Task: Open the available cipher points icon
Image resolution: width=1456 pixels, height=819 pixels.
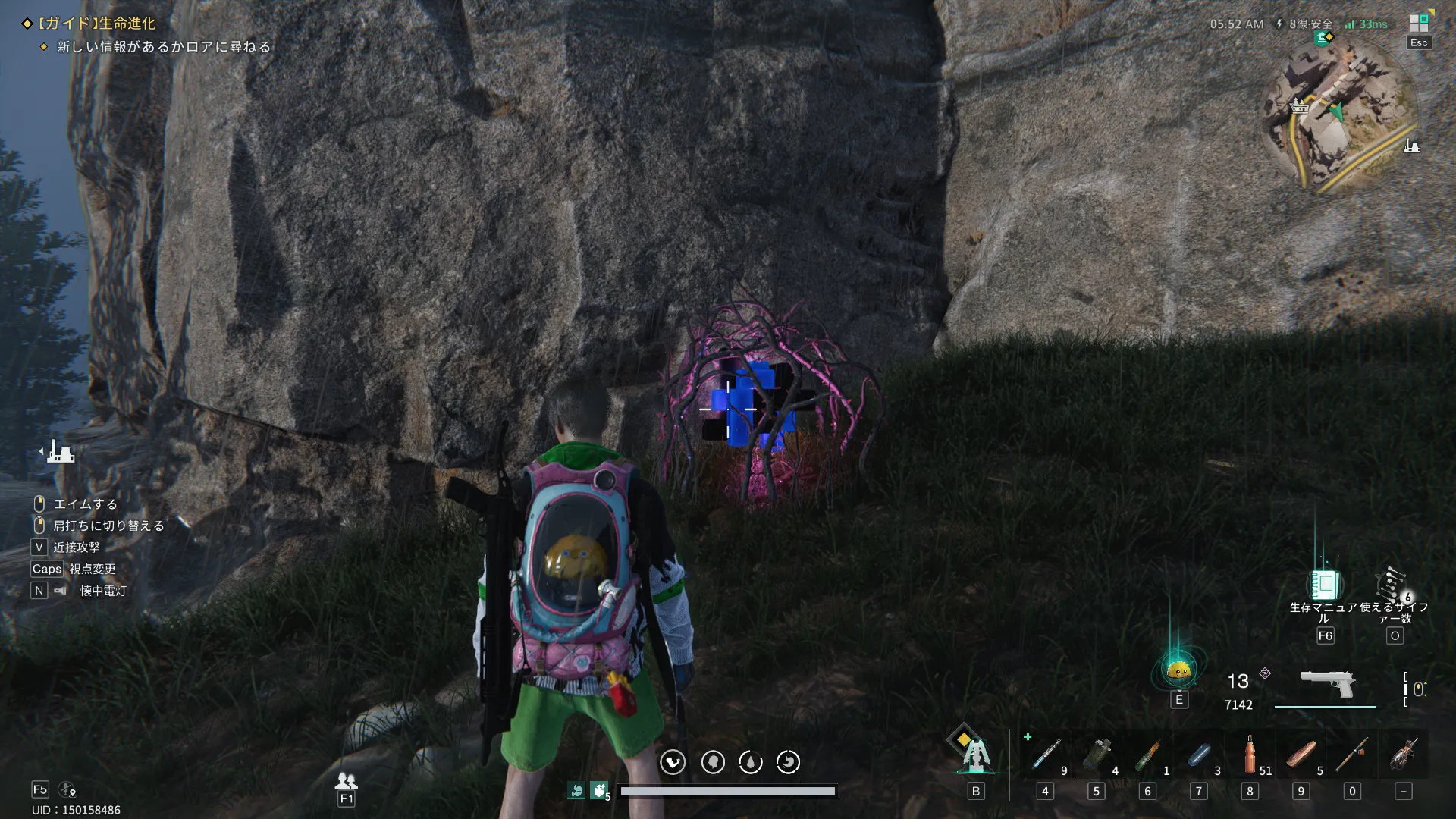Action: [x=1394, y=585]
